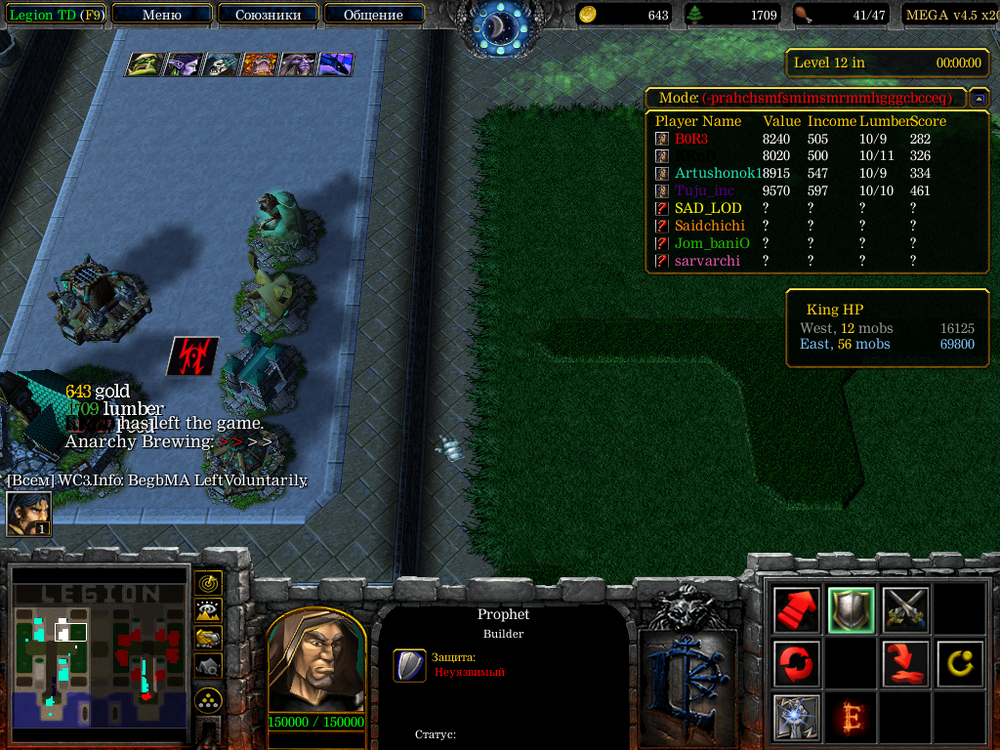Select the Prophet builder portrait
The width and height of the screenshot is (1000, 750).
point(316,663)
